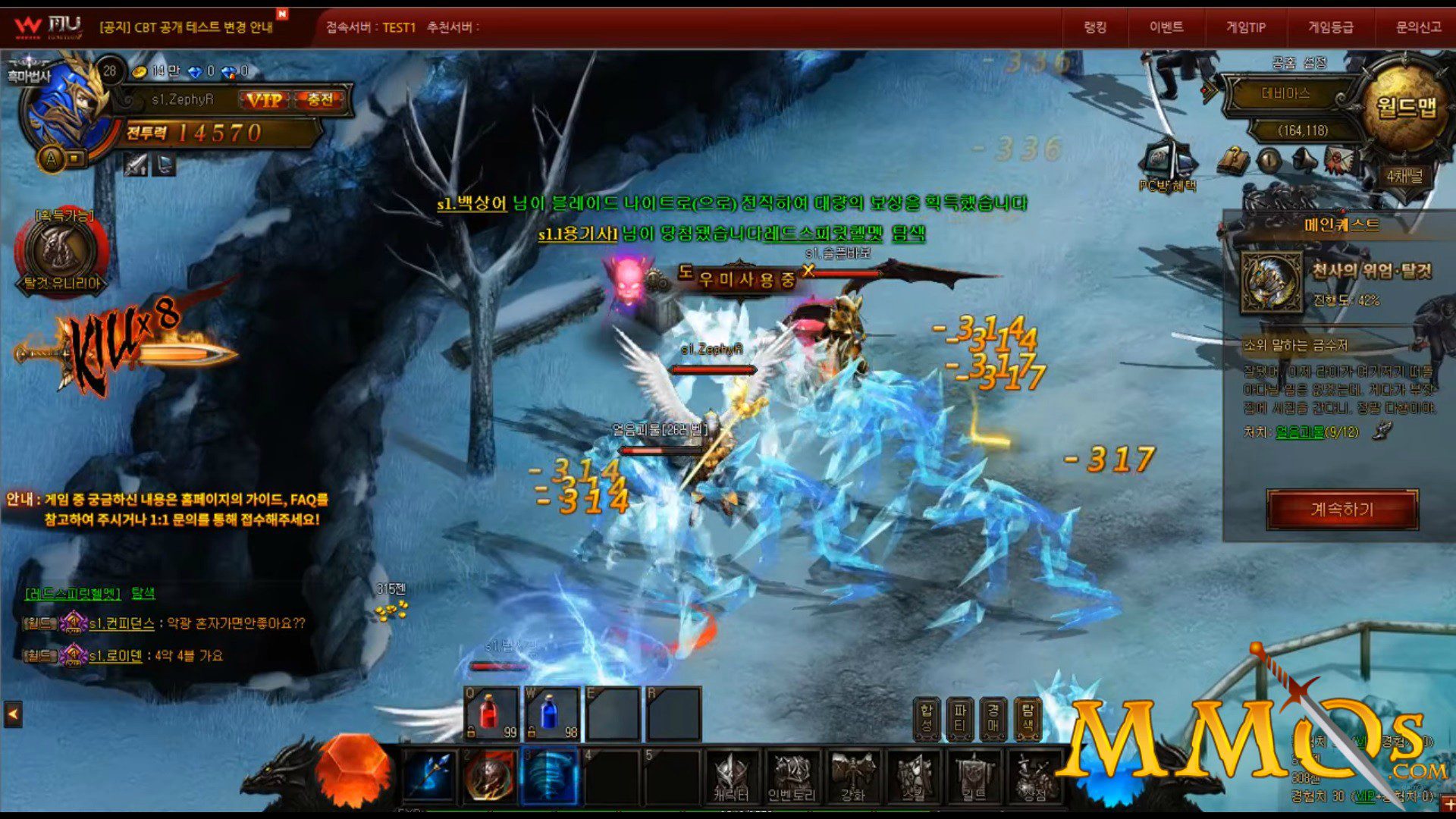This screenshot has width=1456, height=819.
Task: Activate the ice spear skill
Action: 429,776
